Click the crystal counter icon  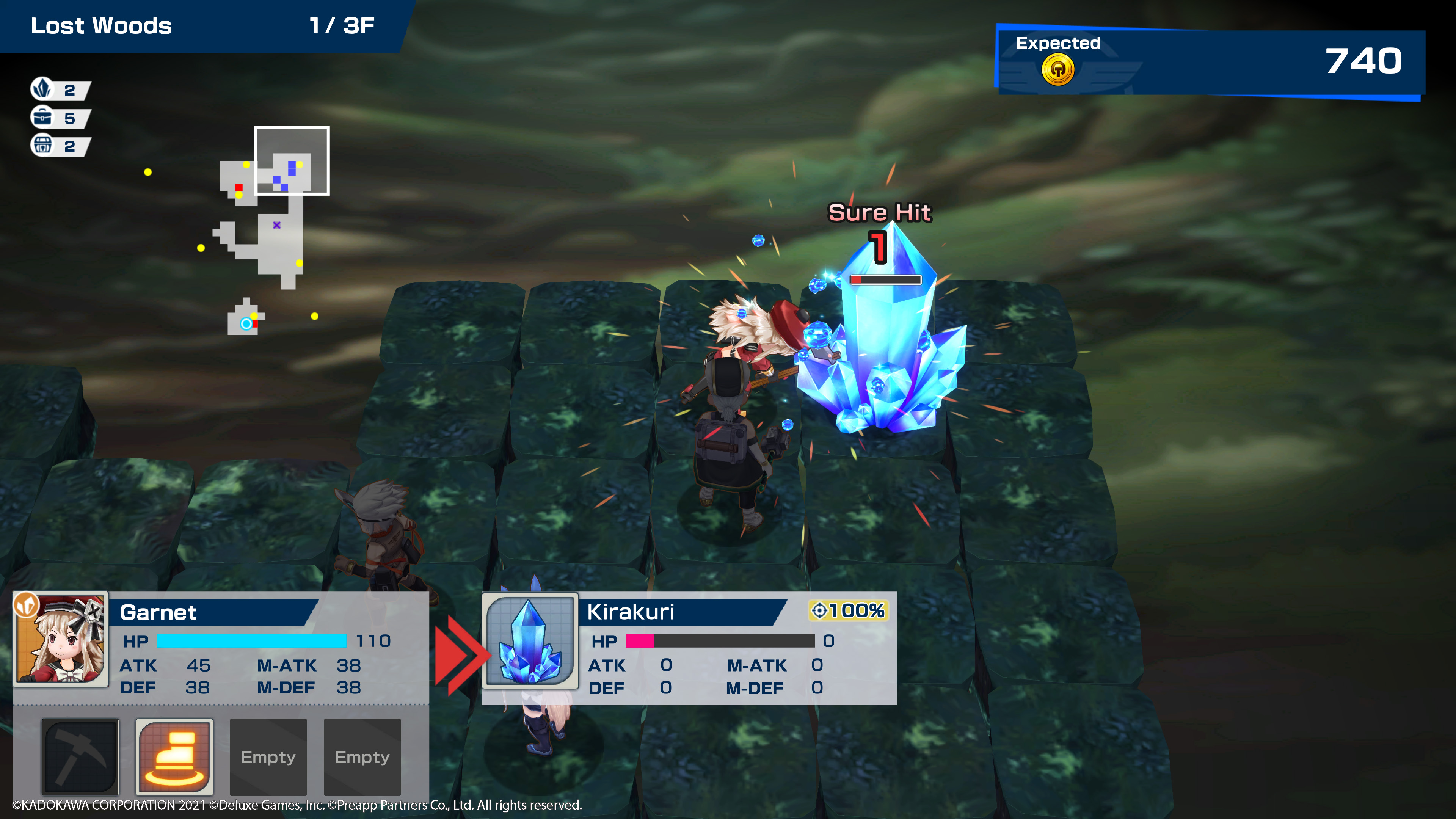pyautogui.click(x=42, y=89)
